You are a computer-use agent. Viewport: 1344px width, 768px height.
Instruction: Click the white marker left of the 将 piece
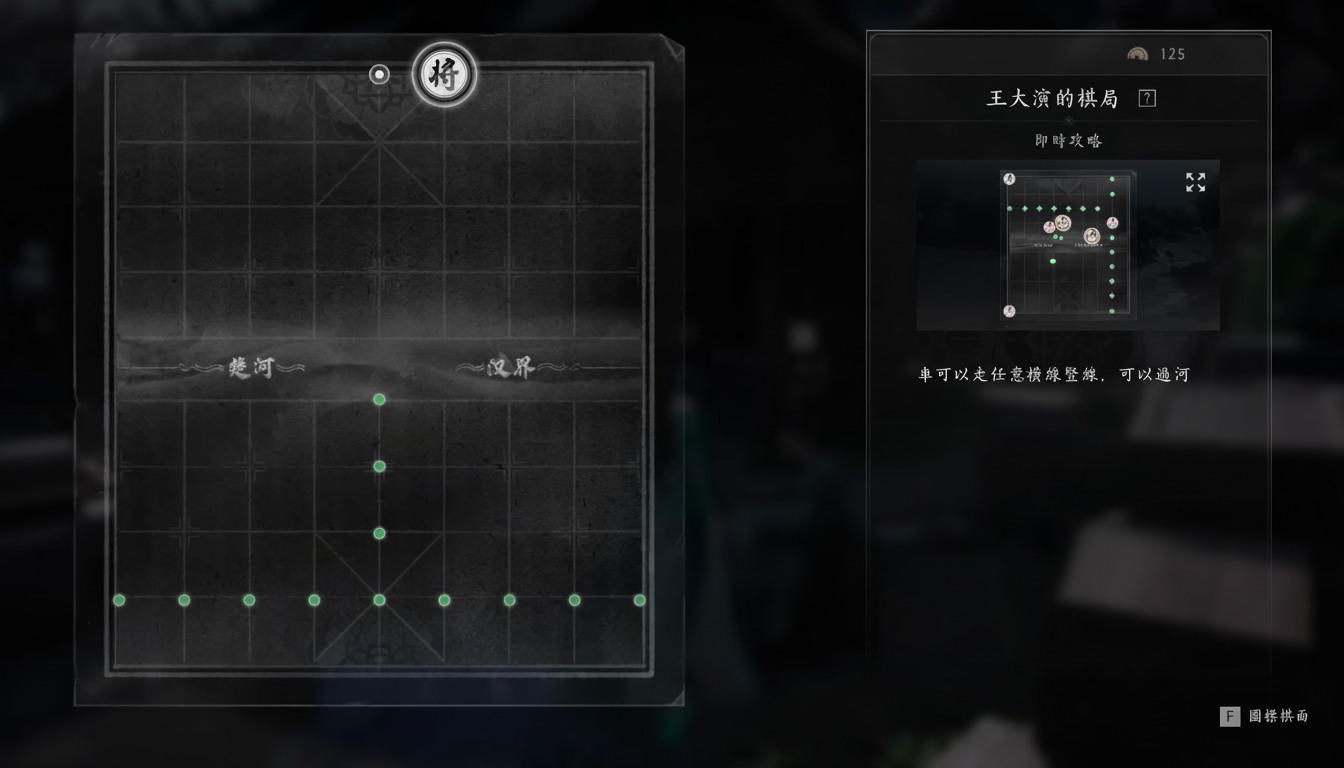coord(378,74)
